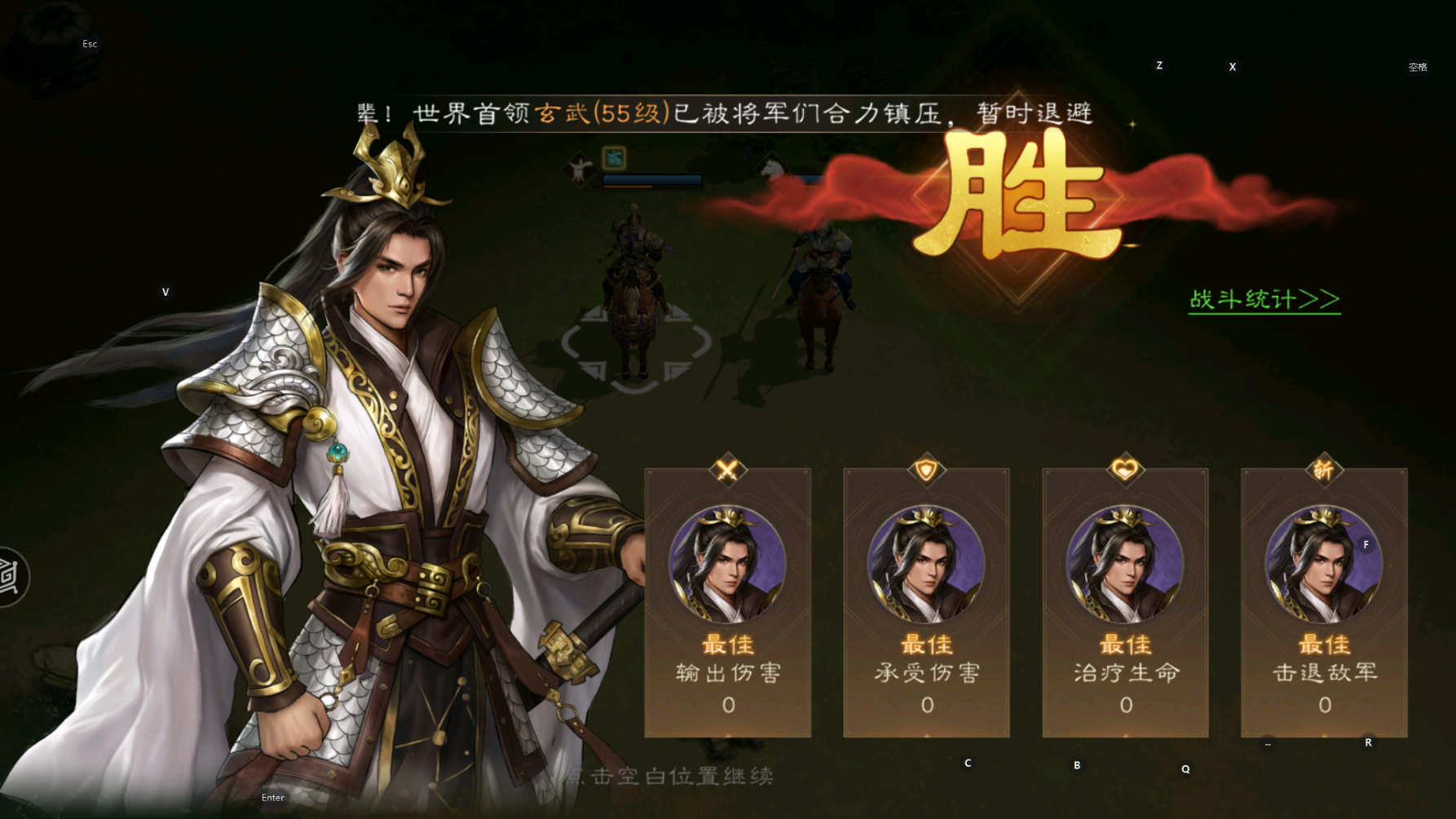This screenshot has width=1456, height=819.
Task: Open the 最佳治疗生命 character portrait
Action: click(1125, 562)
